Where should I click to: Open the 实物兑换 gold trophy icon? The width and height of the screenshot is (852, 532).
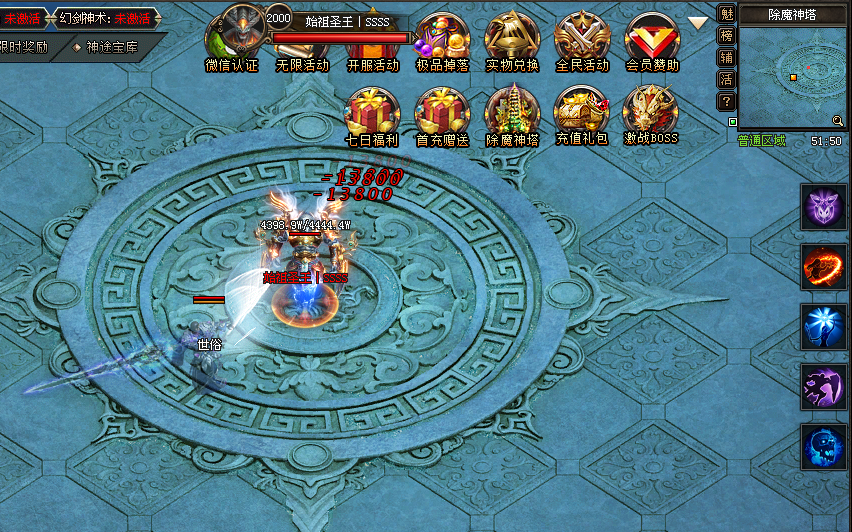(x=512, y=38)
